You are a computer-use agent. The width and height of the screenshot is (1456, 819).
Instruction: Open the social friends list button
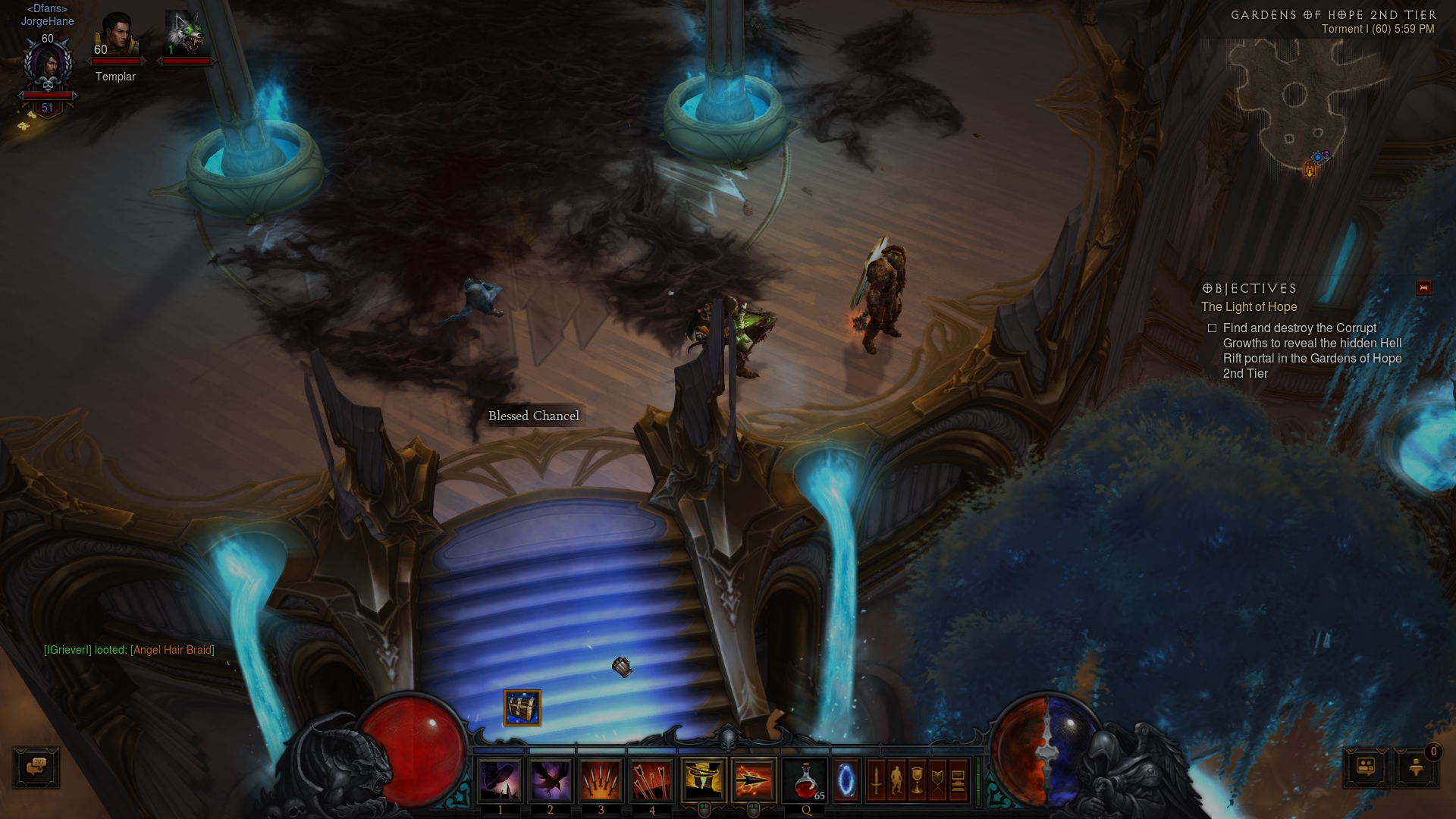[x=1366, y=767]
